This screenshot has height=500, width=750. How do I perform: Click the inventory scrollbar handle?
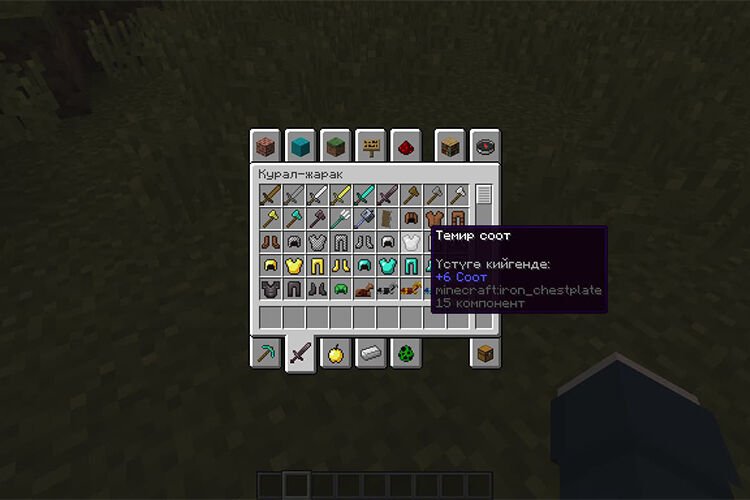point(484,195)
